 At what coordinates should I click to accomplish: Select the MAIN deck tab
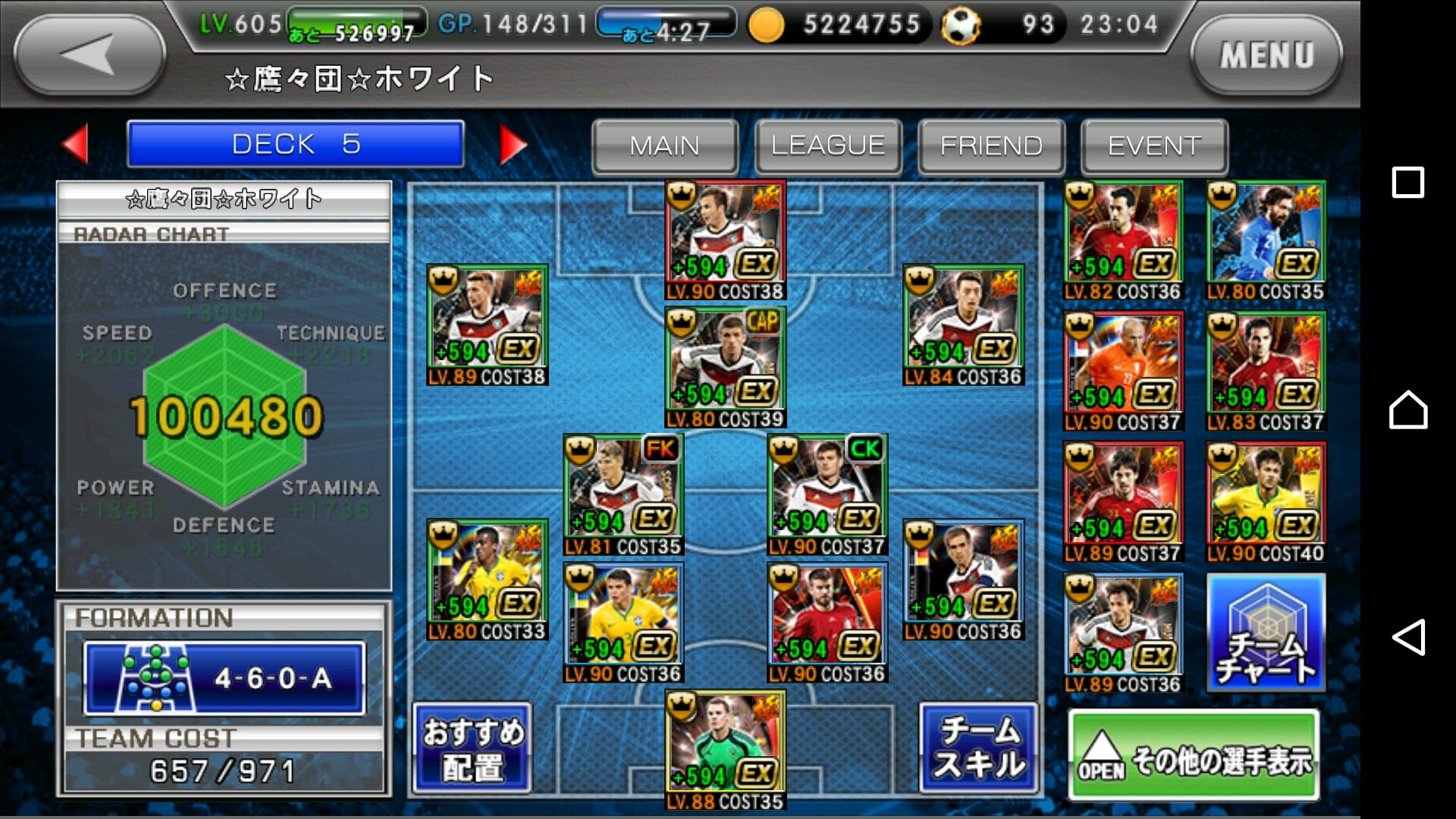click(664, 145)
